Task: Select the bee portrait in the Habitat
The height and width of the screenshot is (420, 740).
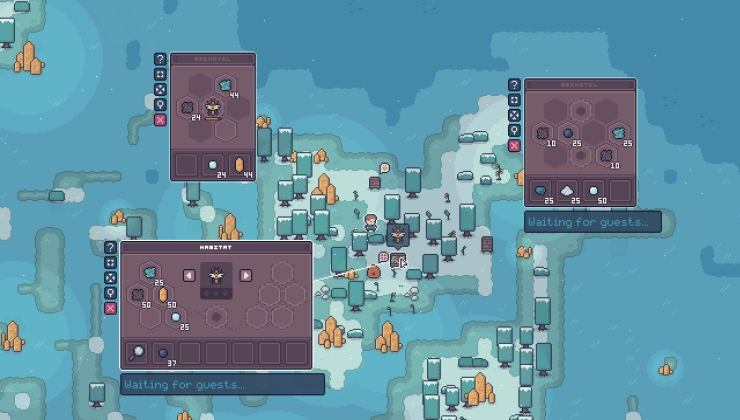Action: pyautogui.click(x=216, y=276)
